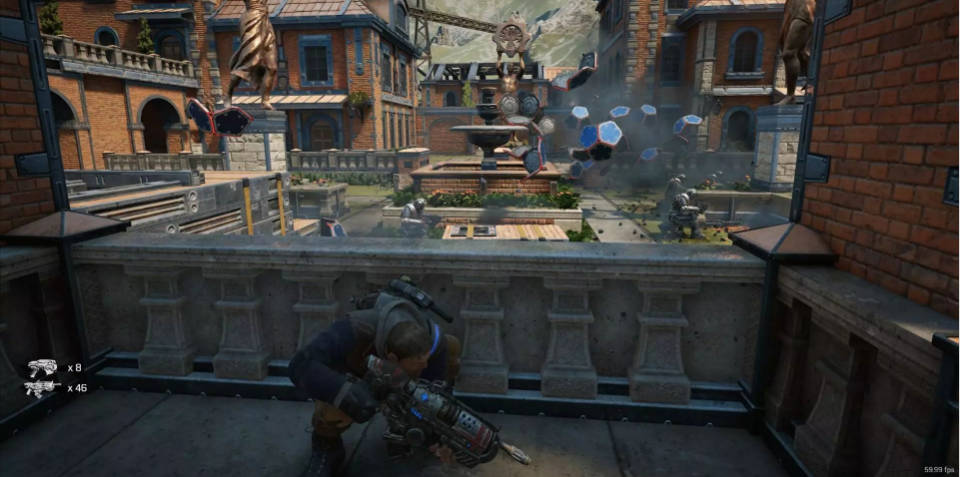The image size is (960, 477).
Task: Select the Gnasher shotgun weapon icon
Action: [x=42, y=367]
